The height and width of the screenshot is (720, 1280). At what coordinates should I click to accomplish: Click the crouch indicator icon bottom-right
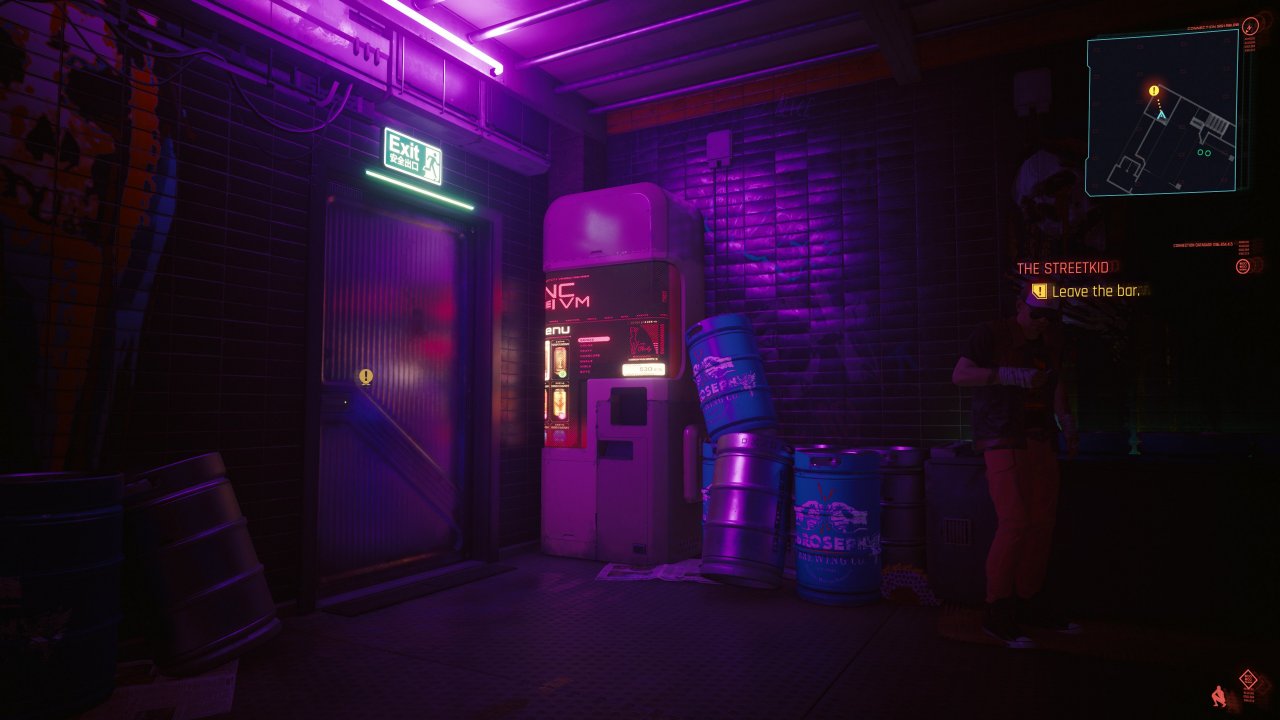point(1218,695)
